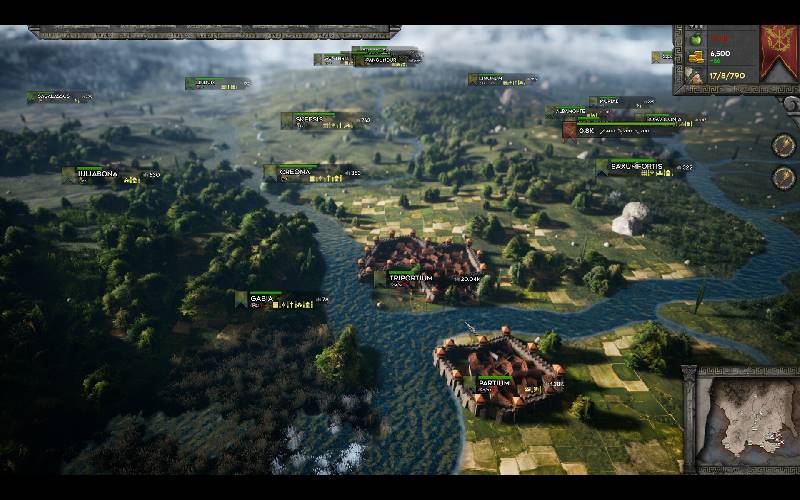This screenshot has height=500, width=800.
Task: Select the Iuliabona settlement label
Action: (x=96, y=173)
